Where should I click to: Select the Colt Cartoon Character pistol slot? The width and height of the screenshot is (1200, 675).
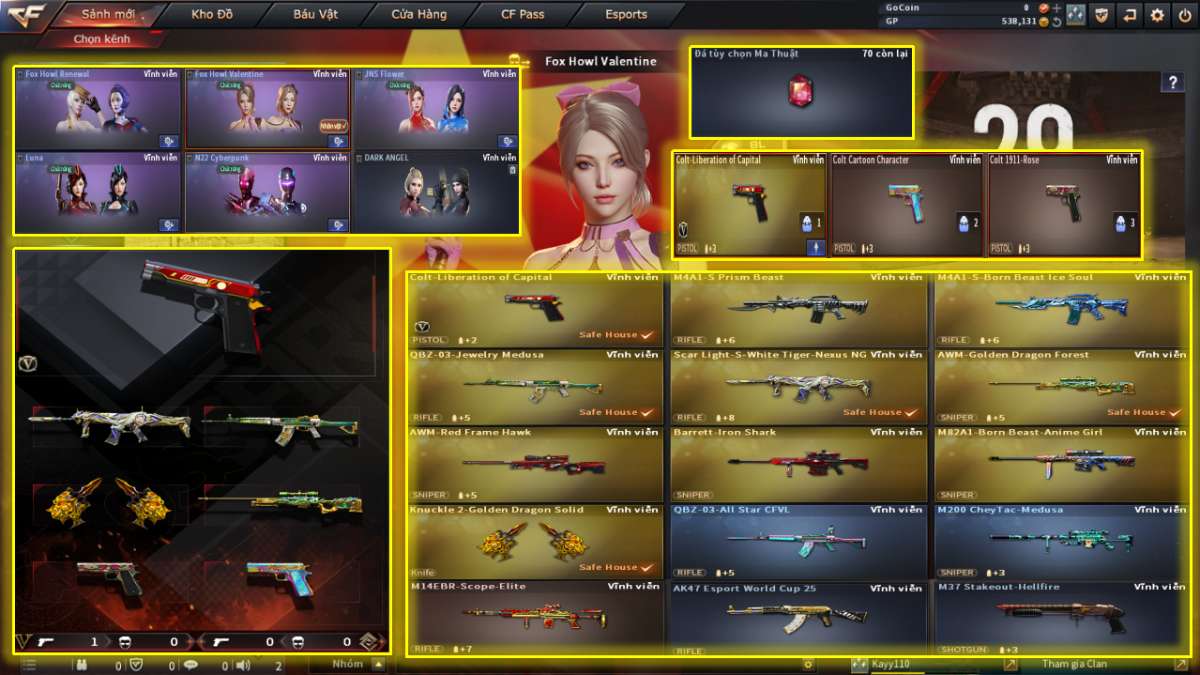click(x=906, y=205)
